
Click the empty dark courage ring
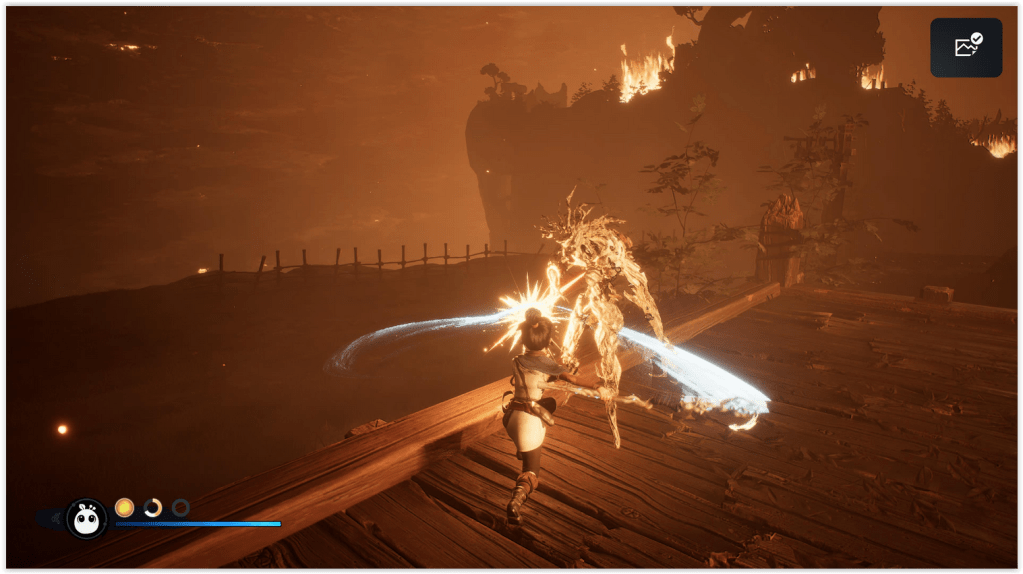tap(180, 507)
